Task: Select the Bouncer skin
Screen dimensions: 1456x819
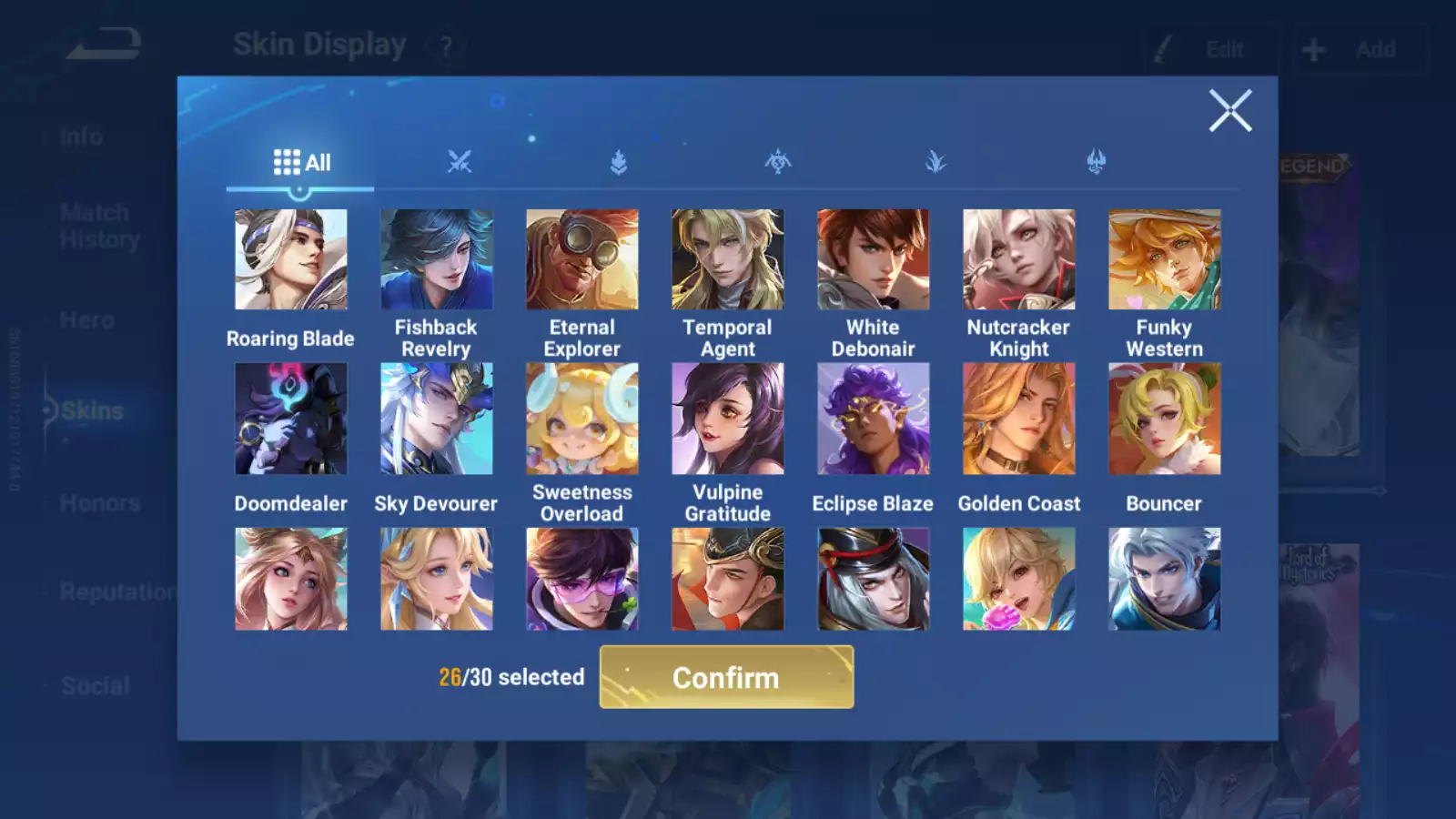Action: [1164, 419]
